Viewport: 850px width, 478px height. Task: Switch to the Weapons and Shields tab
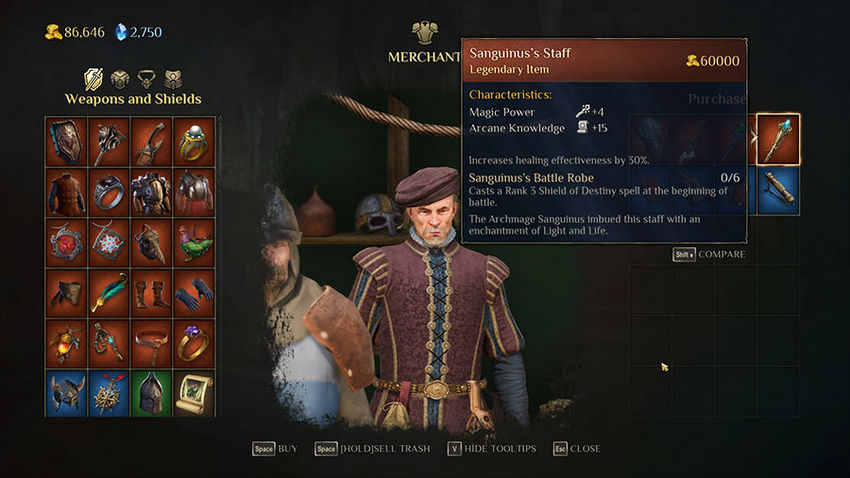[x=93, y=79]
